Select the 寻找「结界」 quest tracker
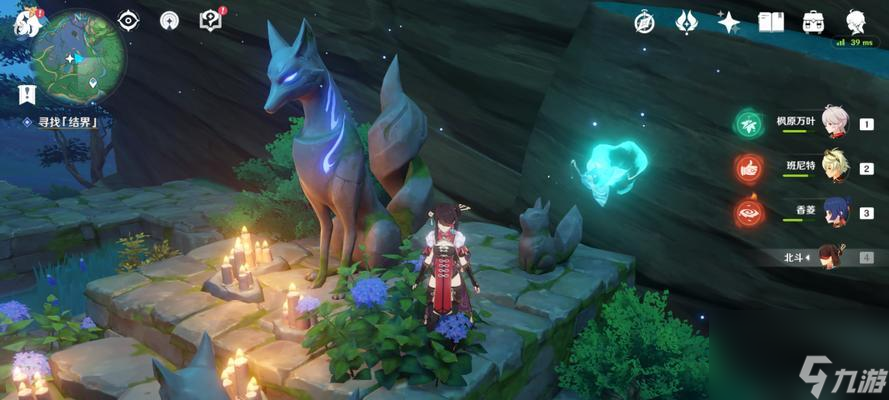The height and width of the screenshot is (400, 889). click(x=66, y=122)
